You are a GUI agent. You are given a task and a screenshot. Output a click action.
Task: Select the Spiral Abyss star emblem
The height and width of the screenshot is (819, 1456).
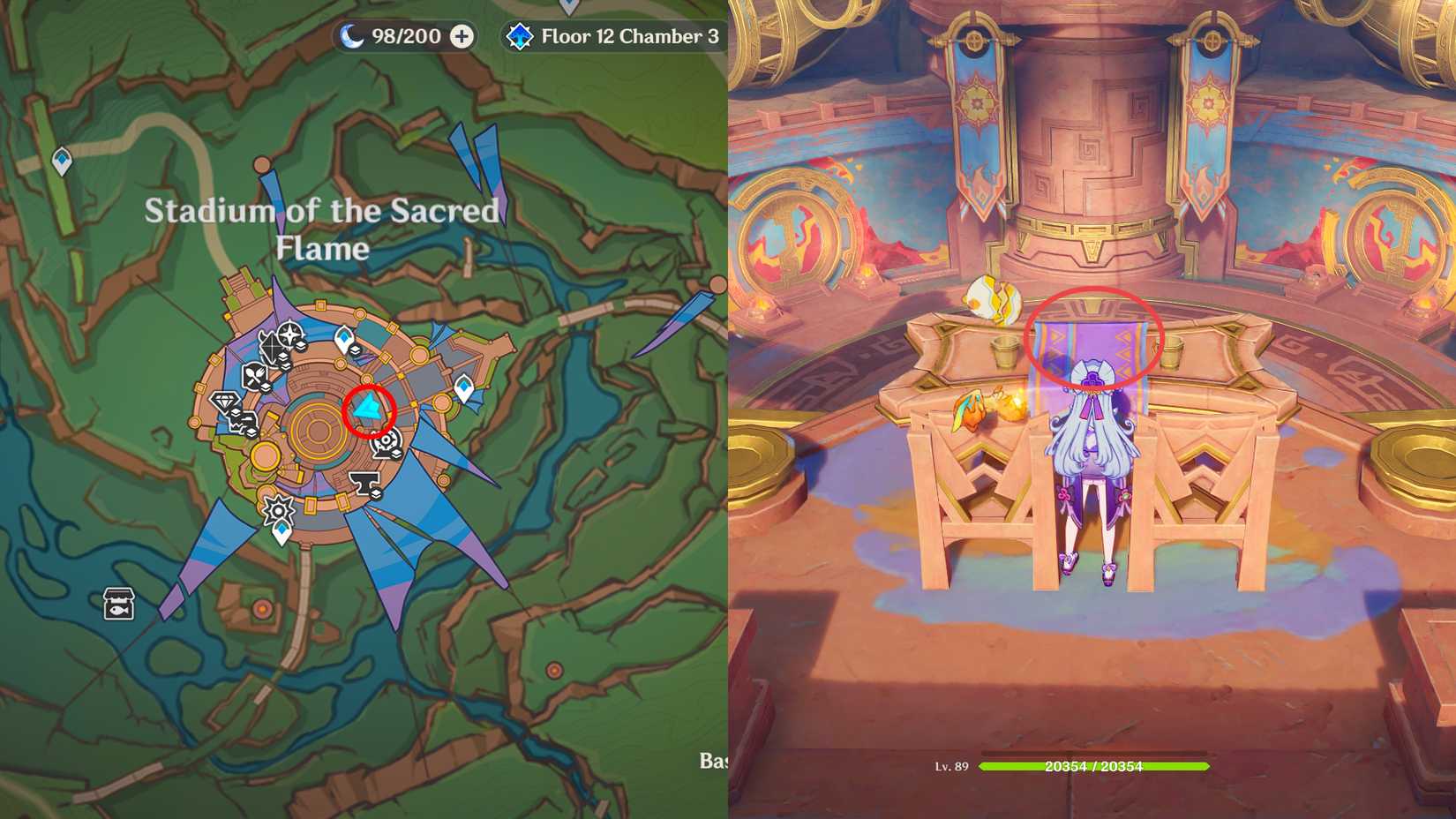coord(519,36)
